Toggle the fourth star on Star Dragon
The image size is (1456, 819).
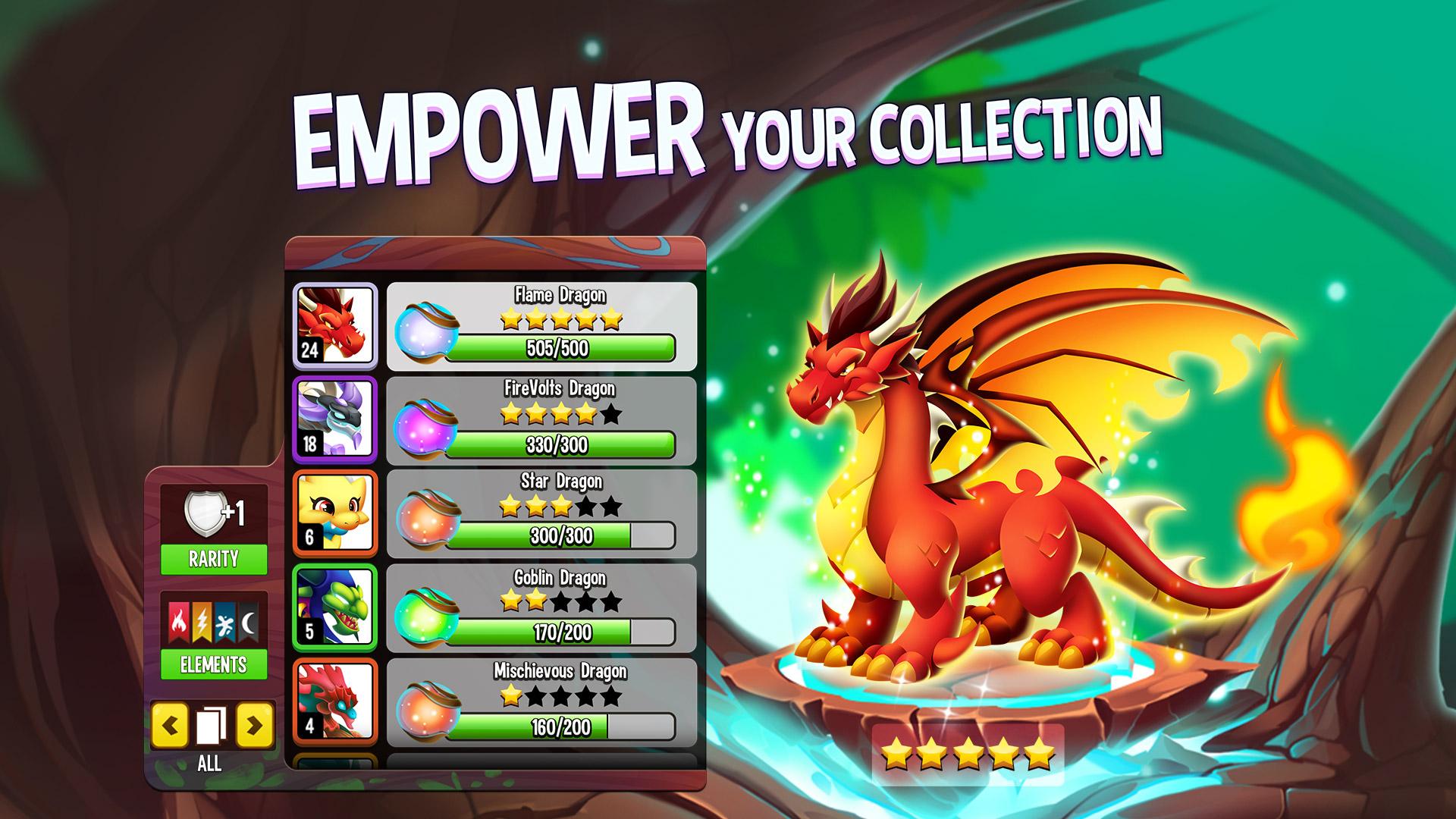(x=587, y=506)
